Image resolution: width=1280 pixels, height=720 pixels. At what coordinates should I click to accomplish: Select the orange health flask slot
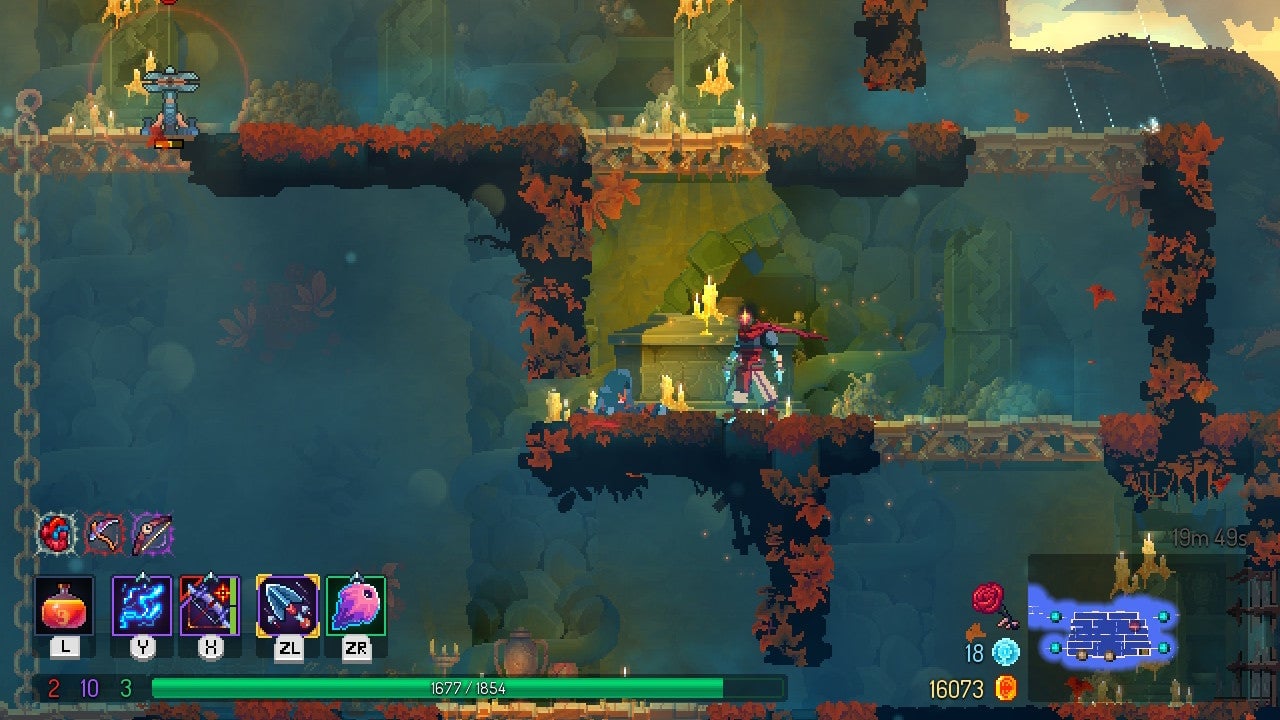[65, 605]
